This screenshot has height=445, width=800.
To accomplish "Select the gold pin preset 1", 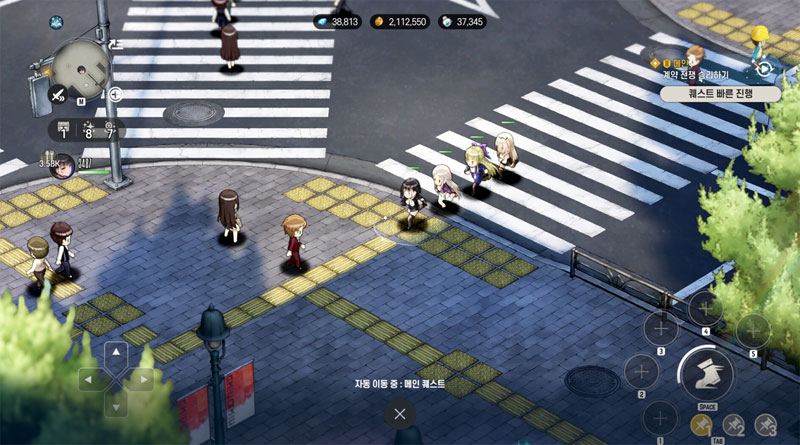I will click(700, 425).
